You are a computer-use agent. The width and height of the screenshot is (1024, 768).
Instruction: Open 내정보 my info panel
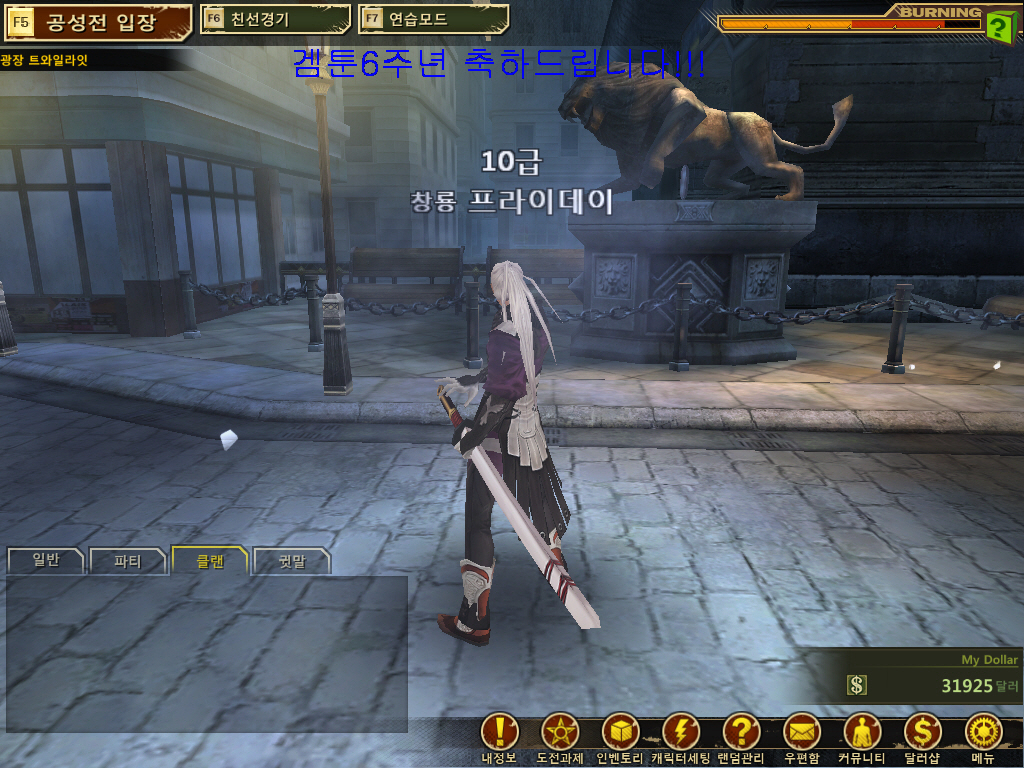coord(499,732)
